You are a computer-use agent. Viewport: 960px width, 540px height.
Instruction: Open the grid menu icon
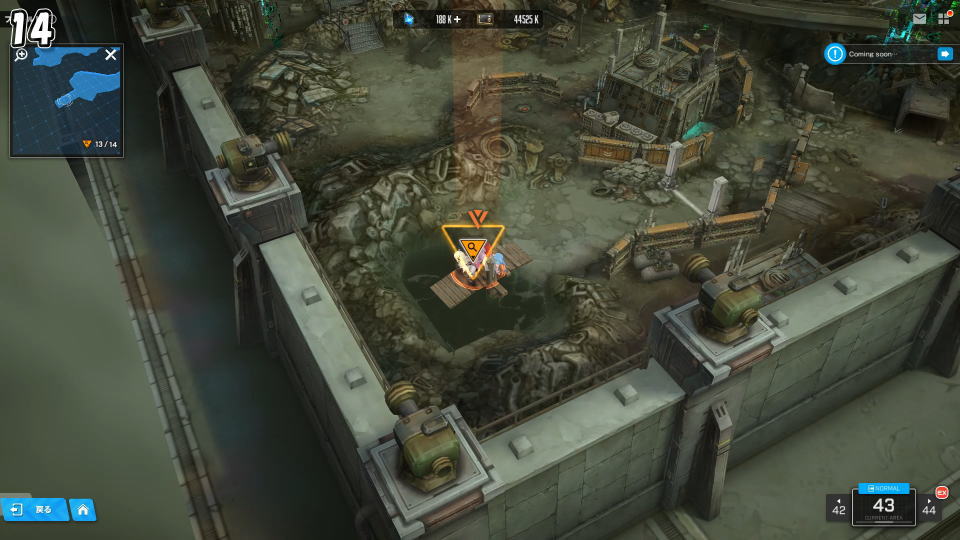(x=944, y=18)
